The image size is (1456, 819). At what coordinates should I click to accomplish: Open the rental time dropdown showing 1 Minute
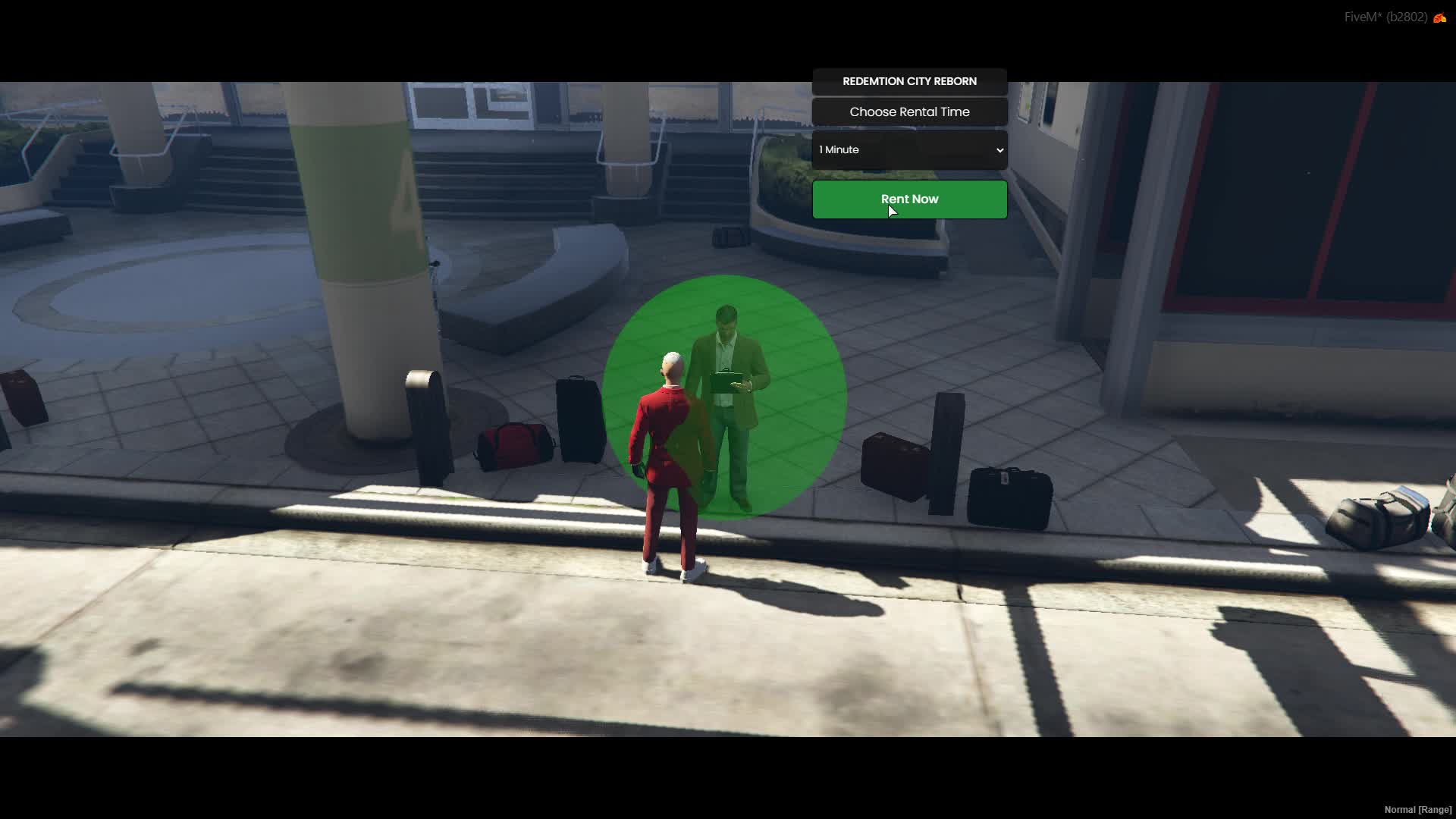pyautogui.click(x=909, y=150)
